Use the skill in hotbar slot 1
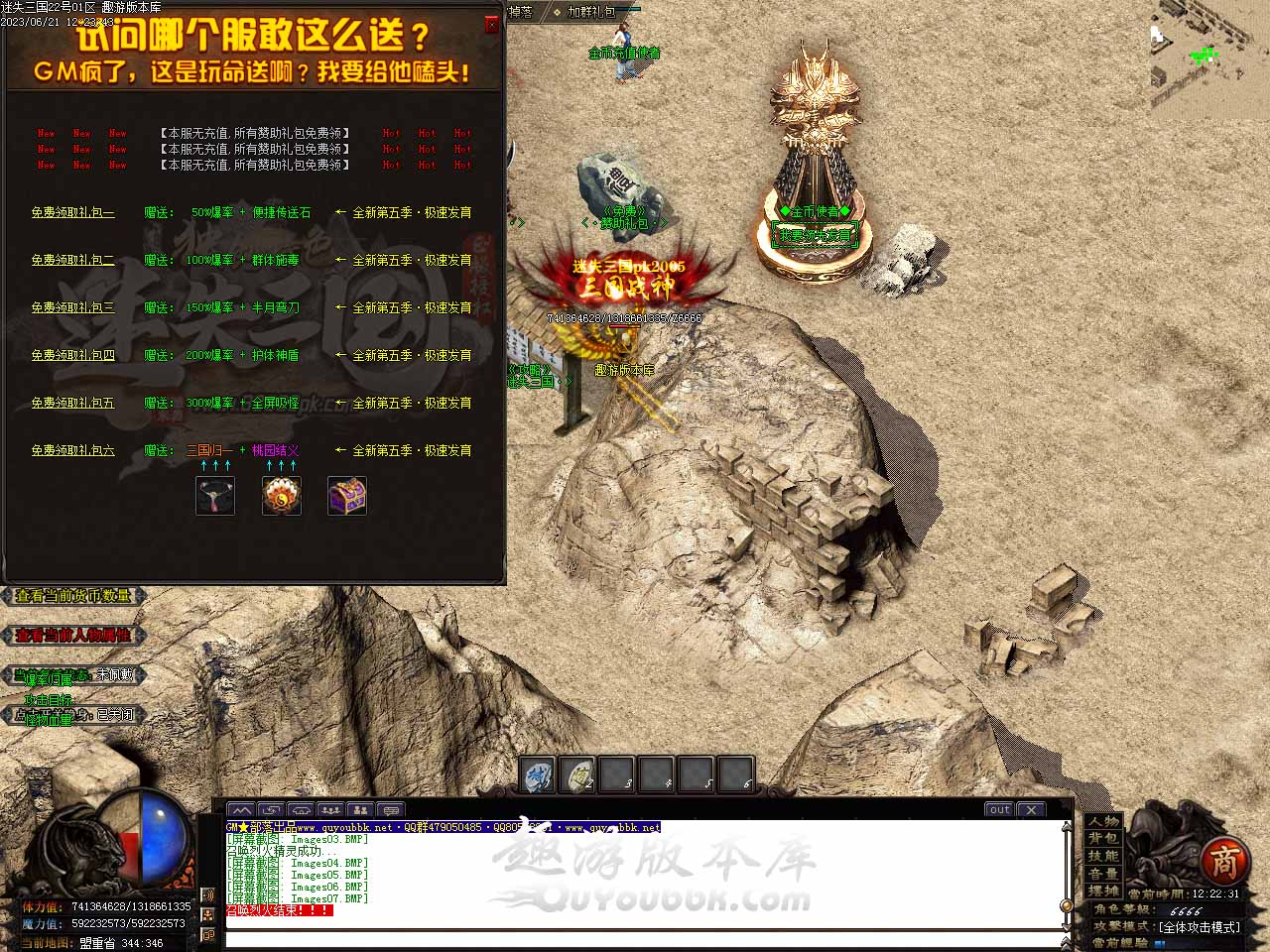 [x=539, y=775]
